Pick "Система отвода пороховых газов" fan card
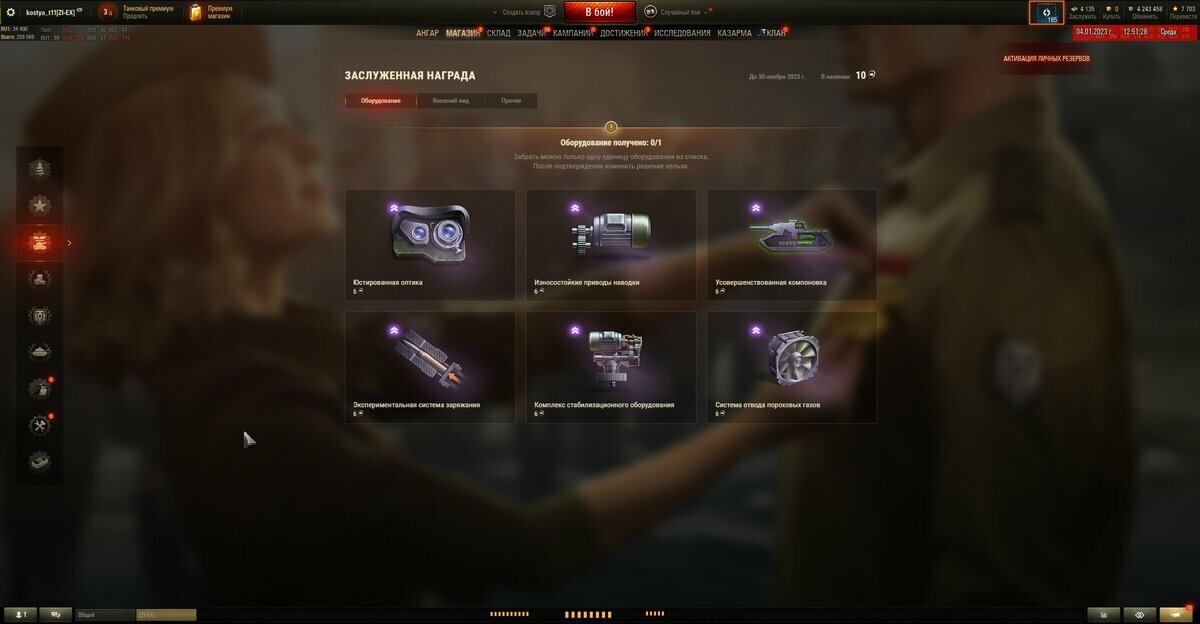This screenshot has height=624, width=1200. [x=792, y=367]
